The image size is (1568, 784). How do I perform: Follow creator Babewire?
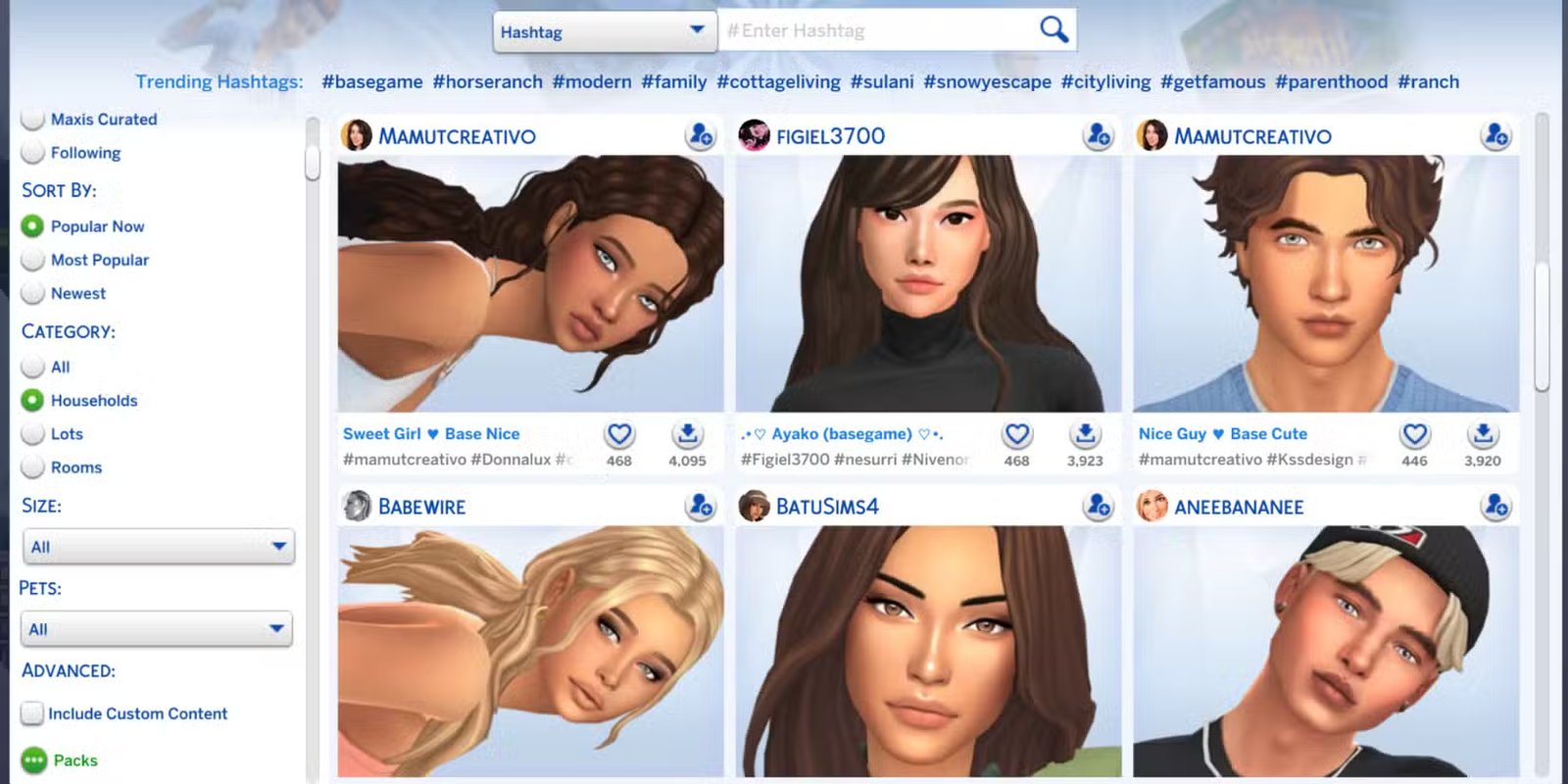(702, 507)
